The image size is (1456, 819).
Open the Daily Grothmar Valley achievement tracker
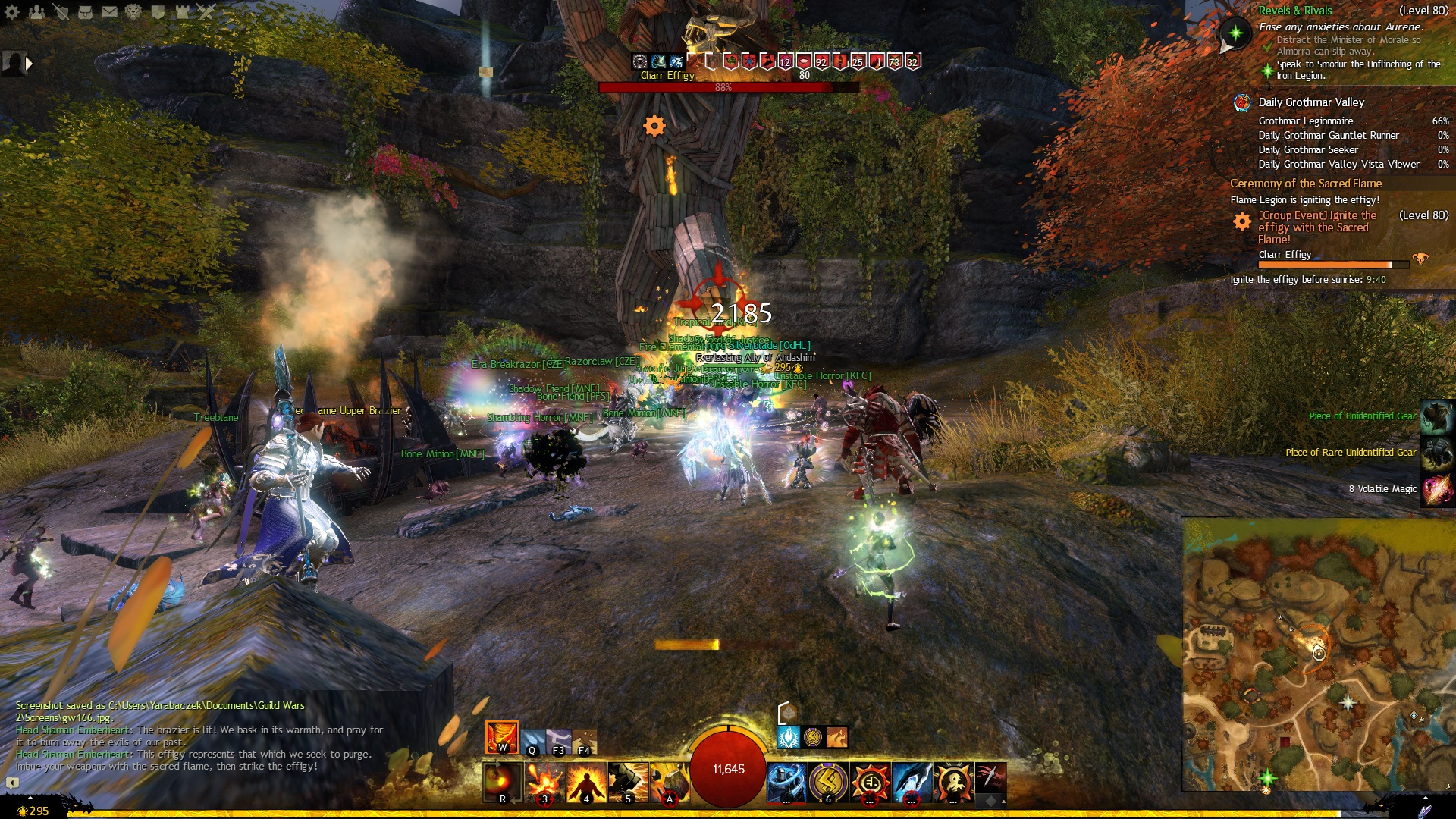pyautogui.click(x=1310, y=102)
